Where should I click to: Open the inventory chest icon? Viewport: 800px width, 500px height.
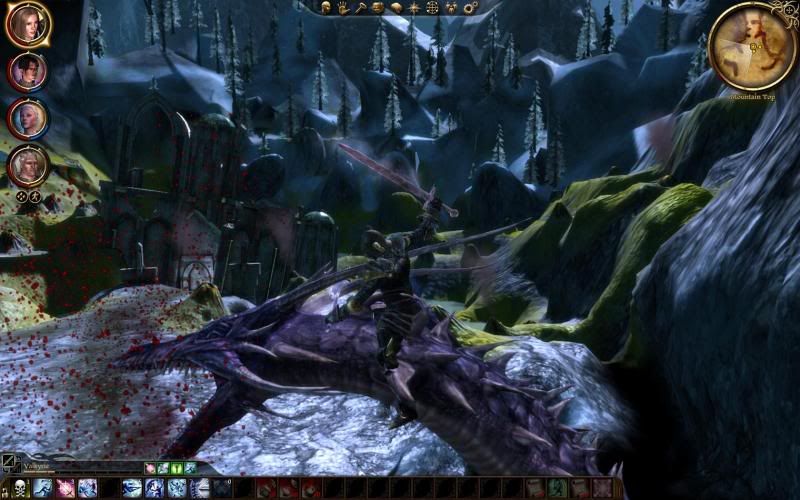tap(378, 8)
